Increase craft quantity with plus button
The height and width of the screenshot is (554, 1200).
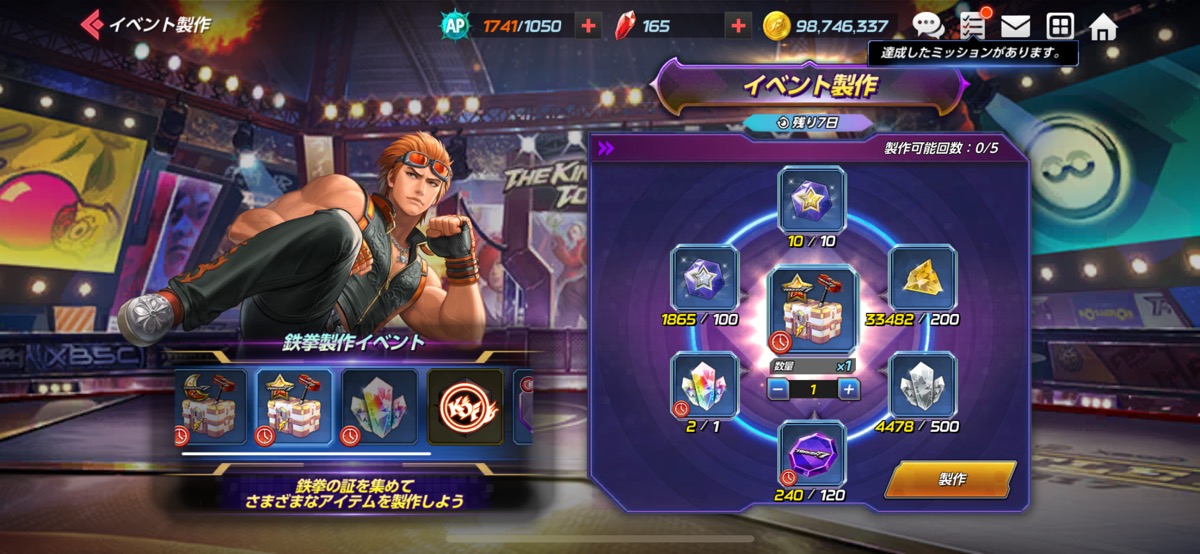point(848,389)
